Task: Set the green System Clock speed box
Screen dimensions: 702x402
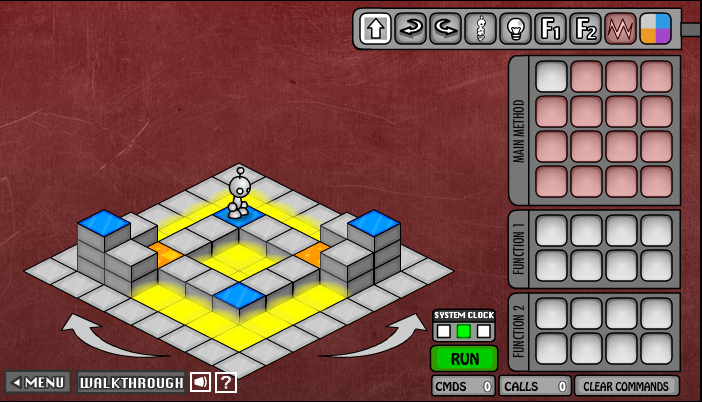Action: pyautogui.click(x=463, y=330)
